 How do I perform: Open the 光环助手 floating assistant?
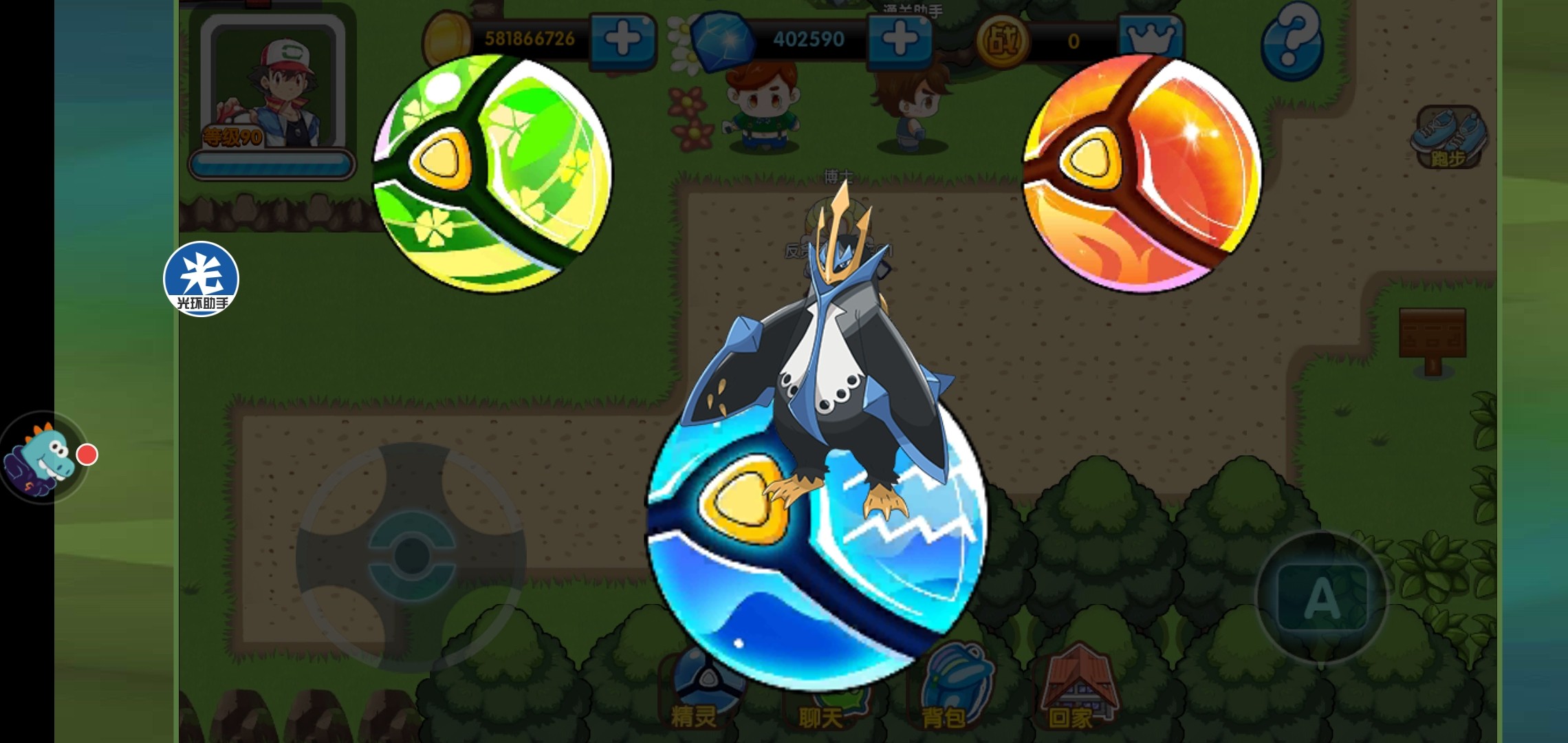pyautogui.click(x=201, y=279)
